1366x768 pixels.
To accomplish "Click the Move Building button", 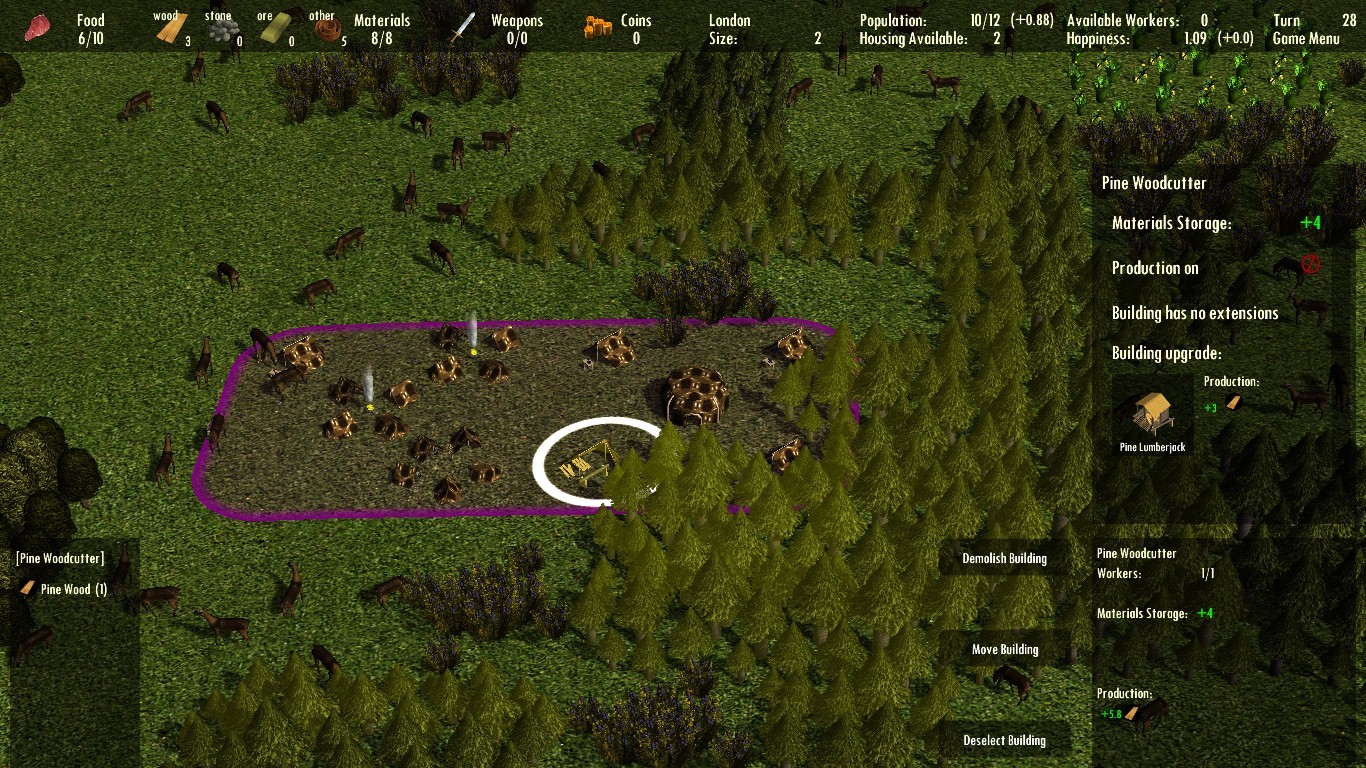I will [x=1004, y=649].
